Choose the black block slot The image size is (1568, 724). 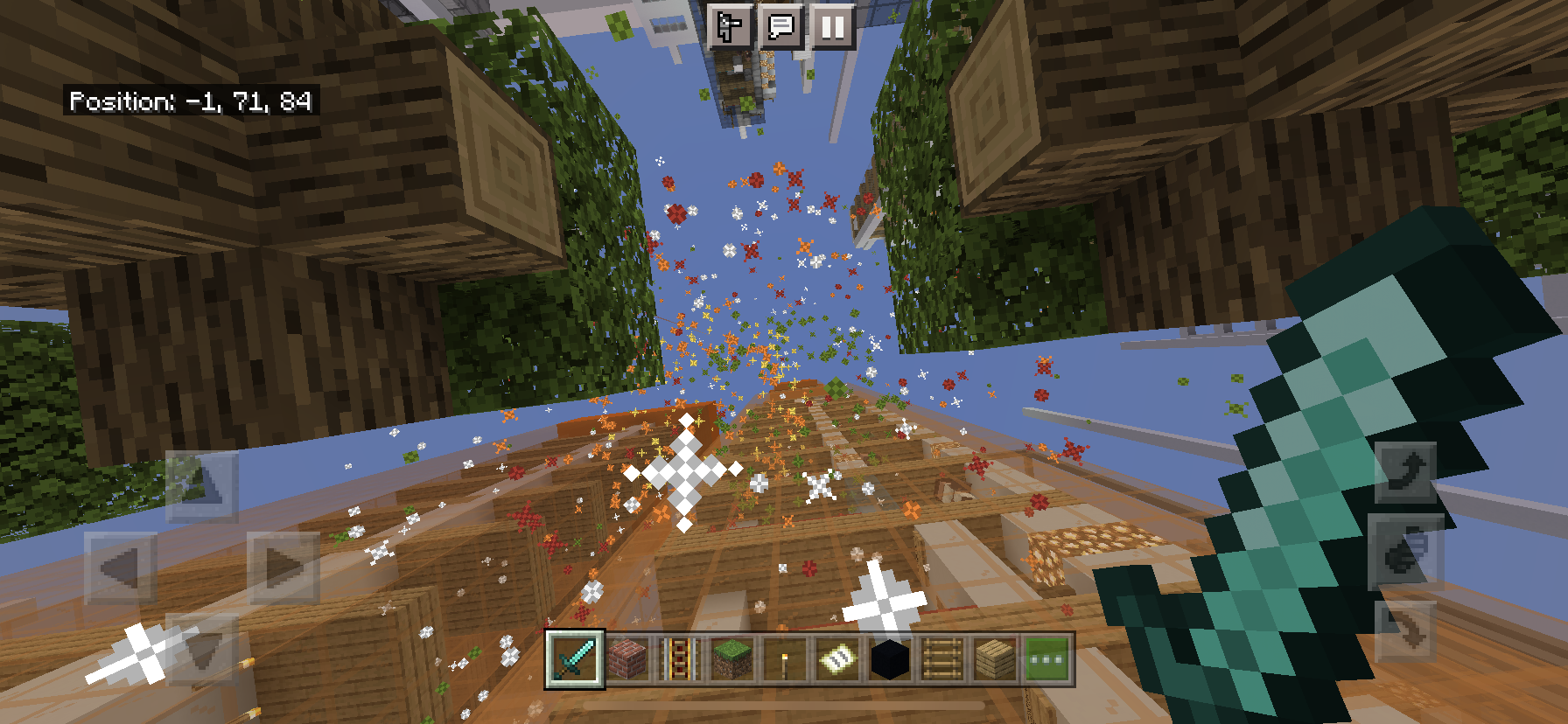click(x=890, y=659)
